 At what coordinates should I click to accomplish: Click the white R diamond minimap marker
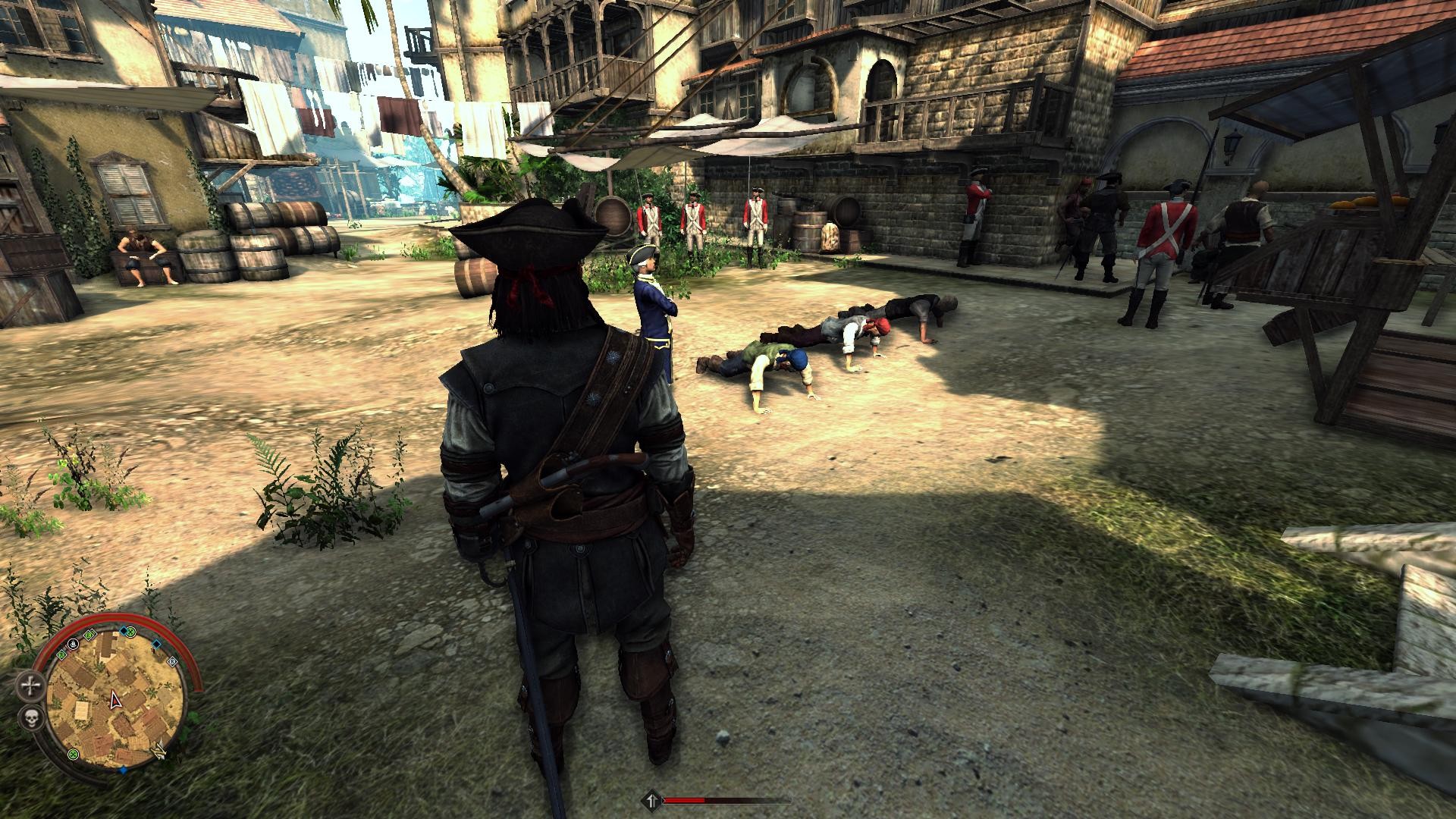pyautogui.click(x=172, y=661)
